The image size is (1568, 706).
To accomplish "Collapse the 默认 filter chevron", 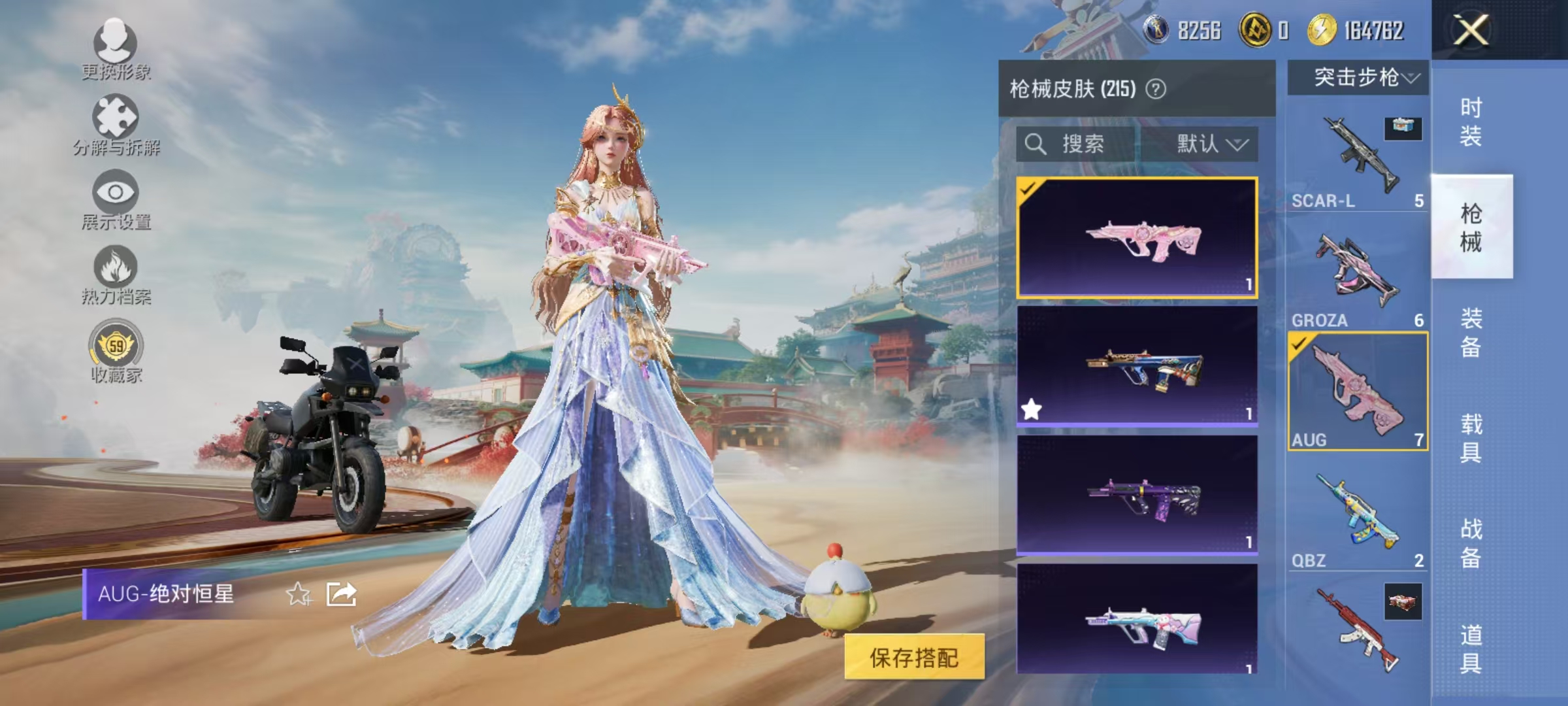I will [1239, 145].
